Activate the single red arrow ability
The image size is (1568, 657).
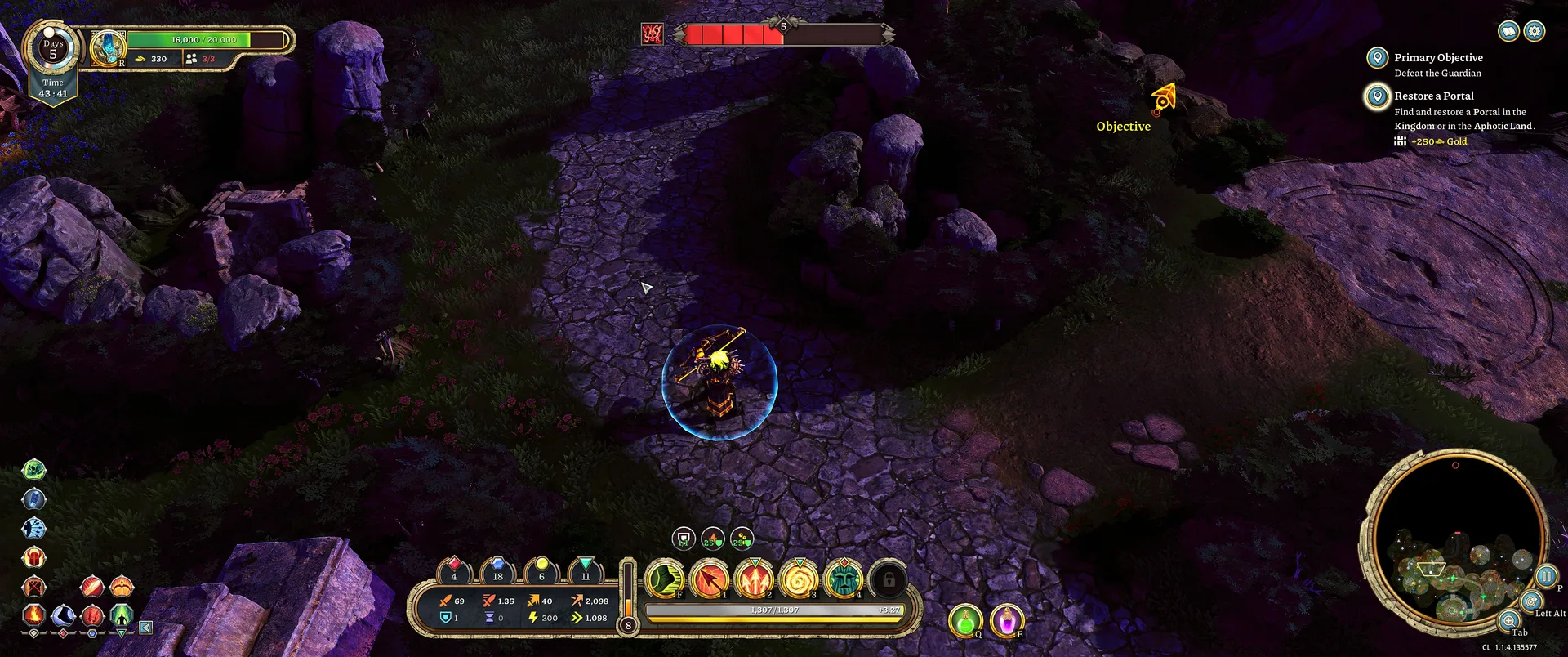tap(710, 579)
